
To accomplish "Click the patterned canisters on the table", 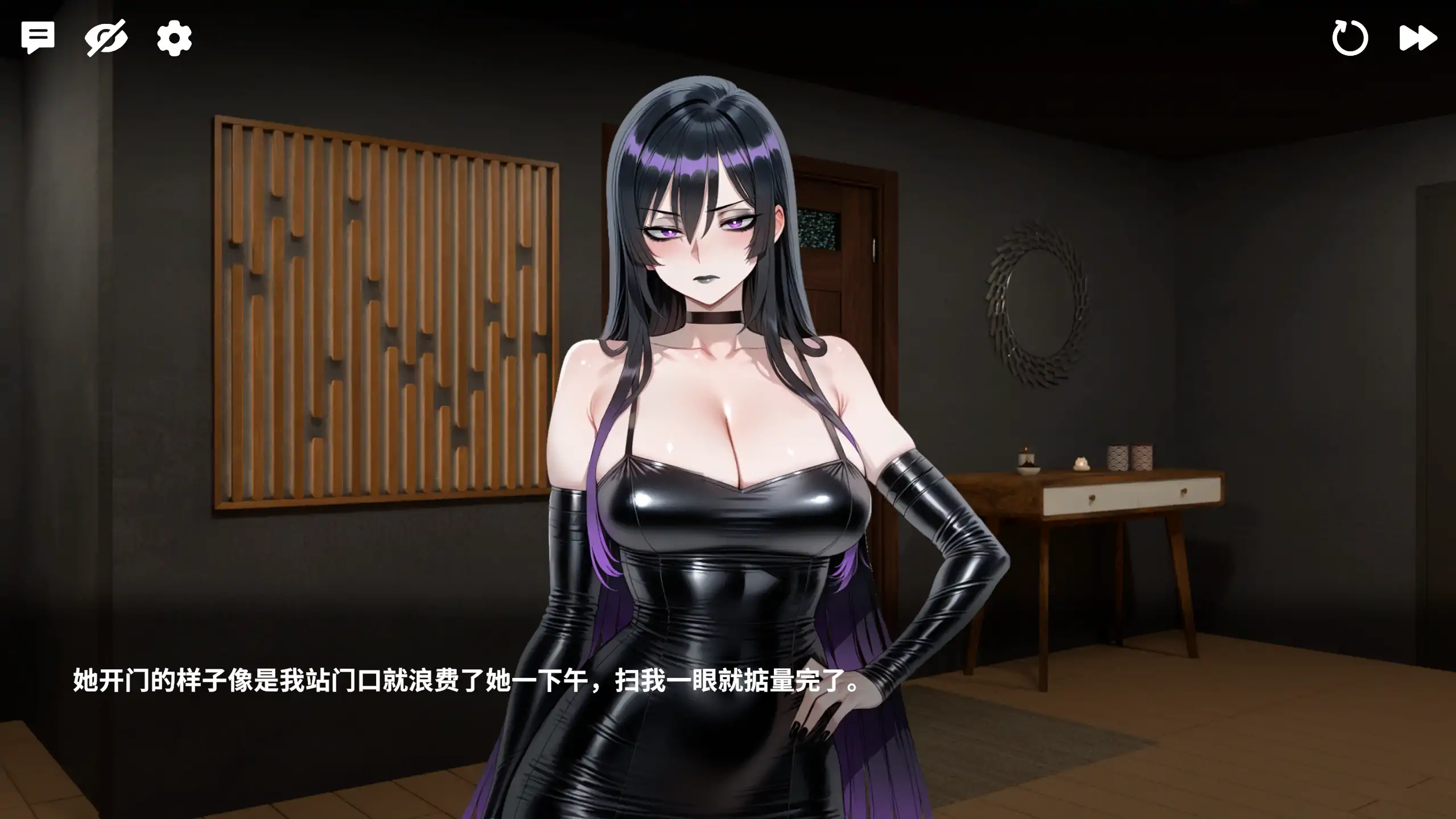I will tap(1129, 457).
